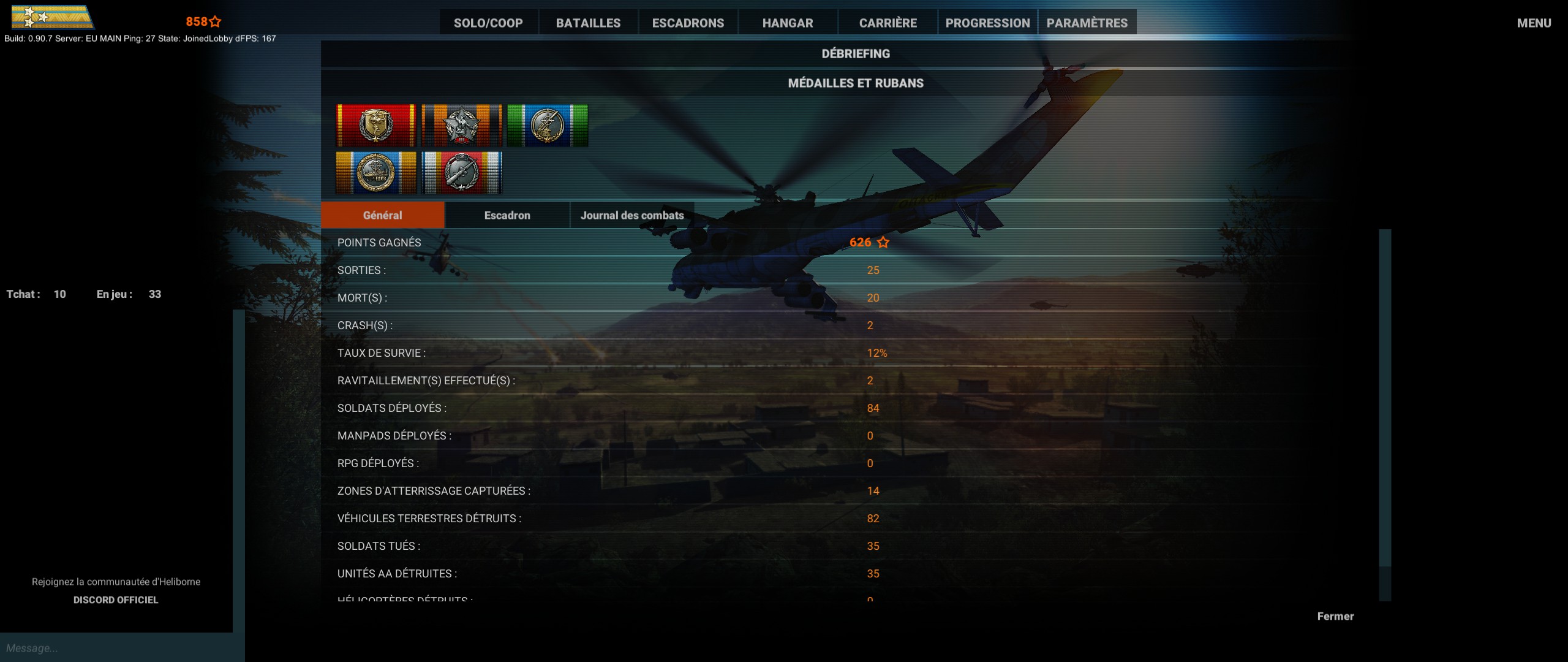Open the MENU in the top right
This screenshot has height=662, width=1568.
1534,23
